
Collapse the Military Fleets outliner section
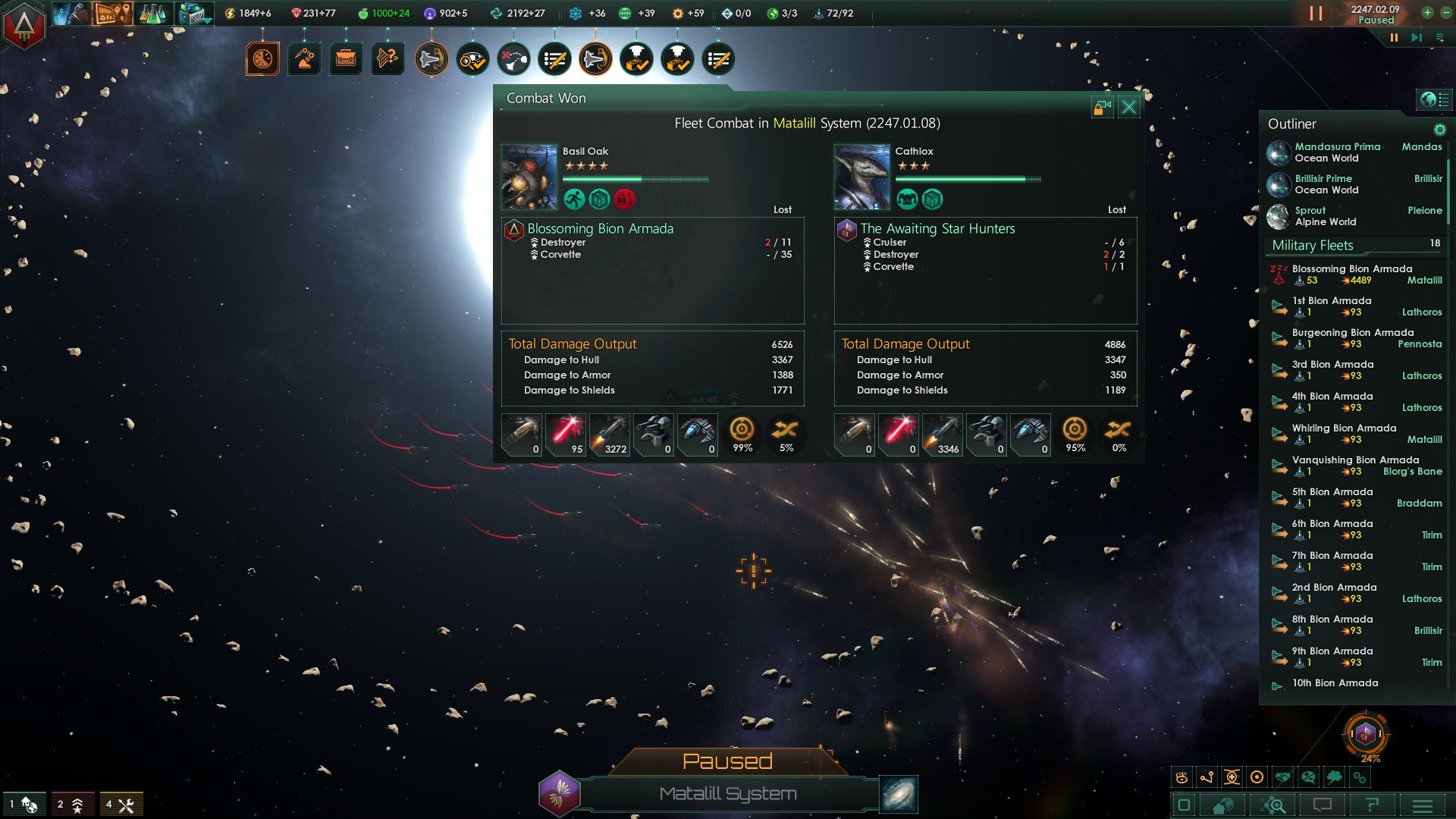1313,245
